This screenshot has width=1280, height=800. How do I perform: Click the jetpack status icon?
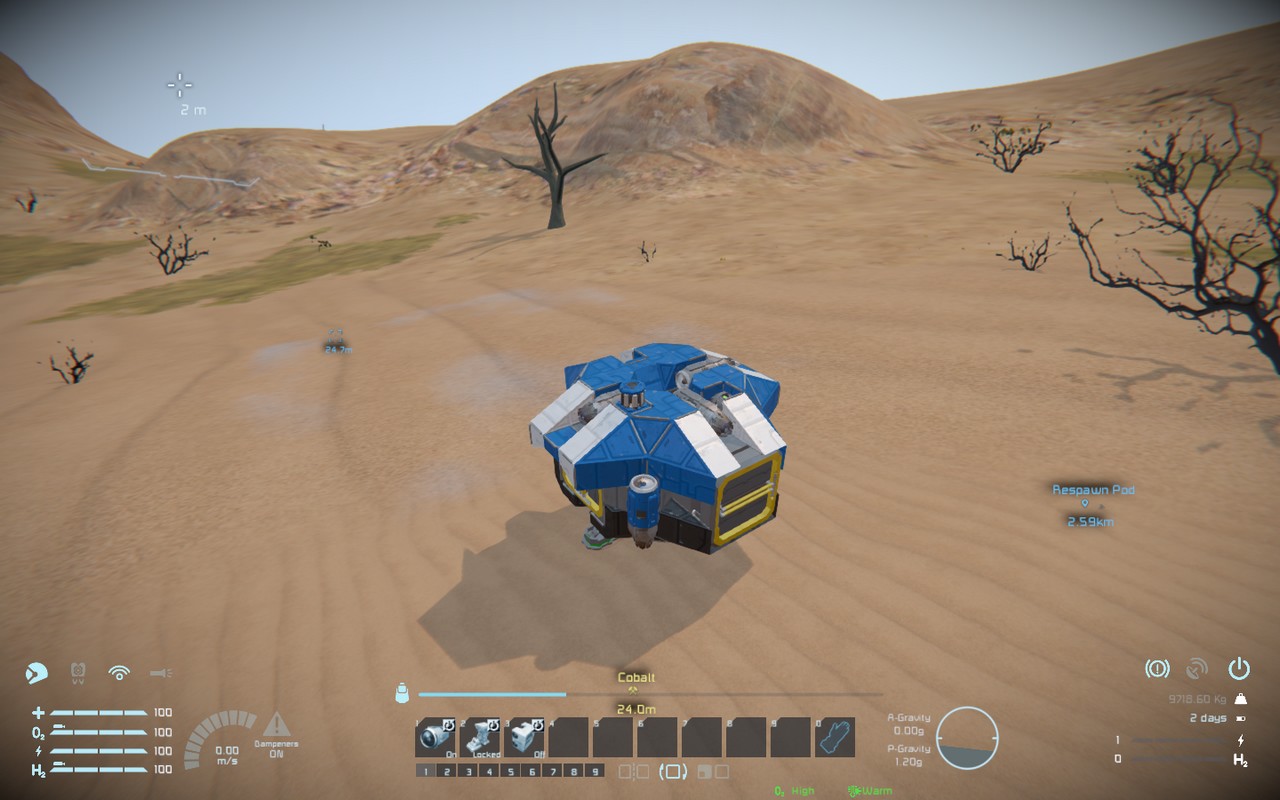[x=78, y=672]
